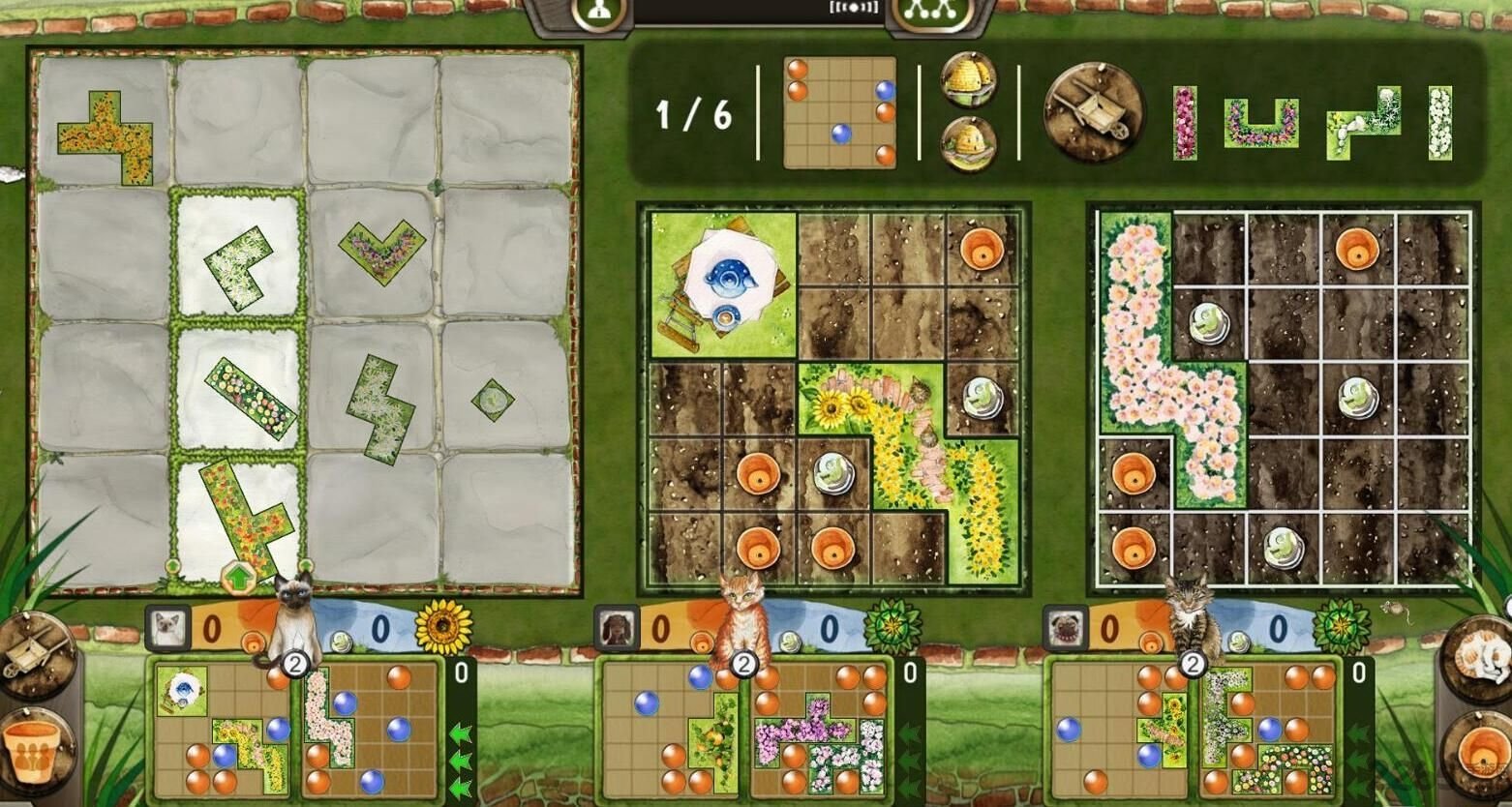Screen dimensions: 1512x807
Task: Select the Siamese cat player avatar
Action: coord(168,629)
